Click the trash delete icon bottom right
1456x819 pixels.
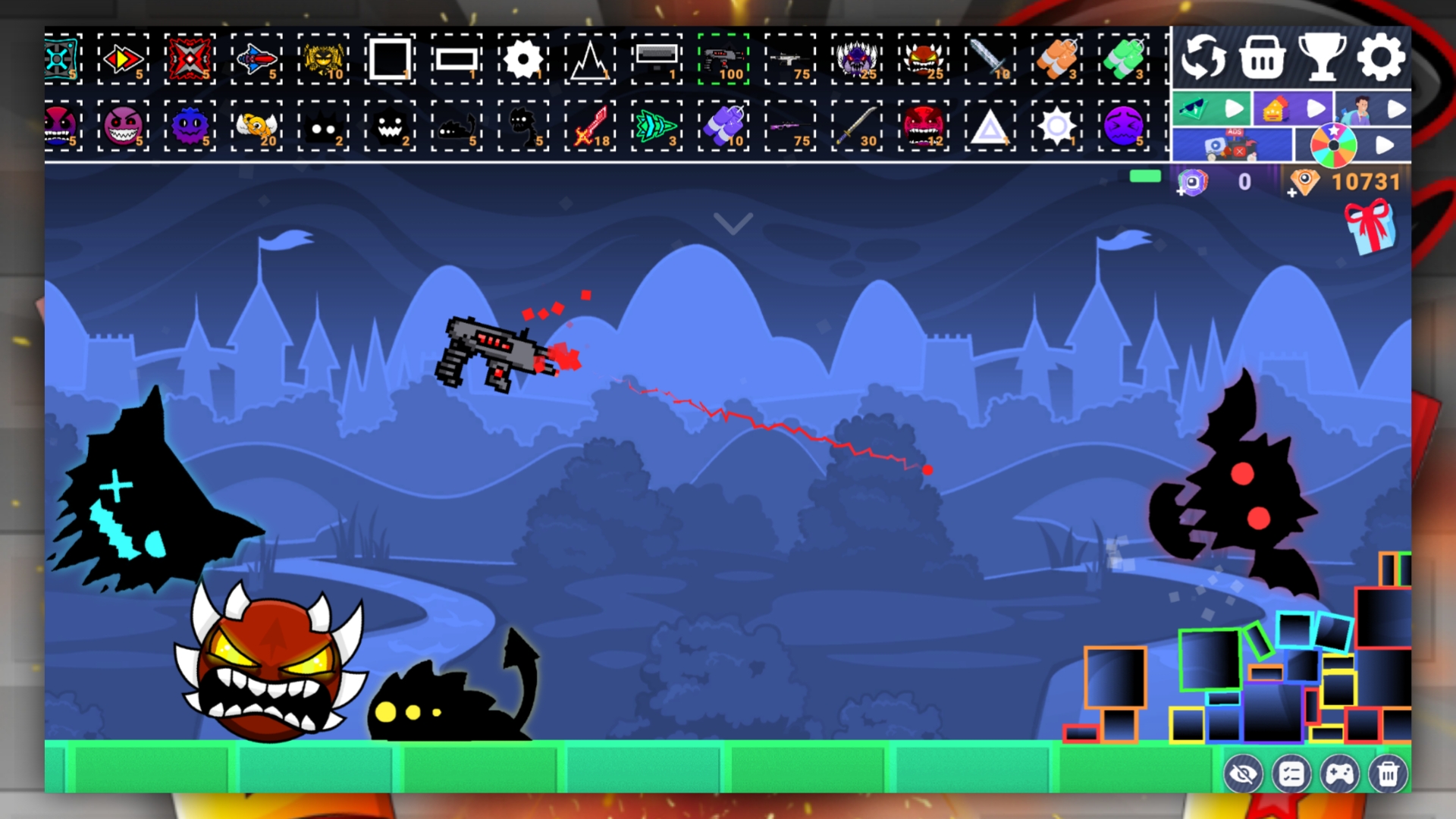click(1389, 775)
